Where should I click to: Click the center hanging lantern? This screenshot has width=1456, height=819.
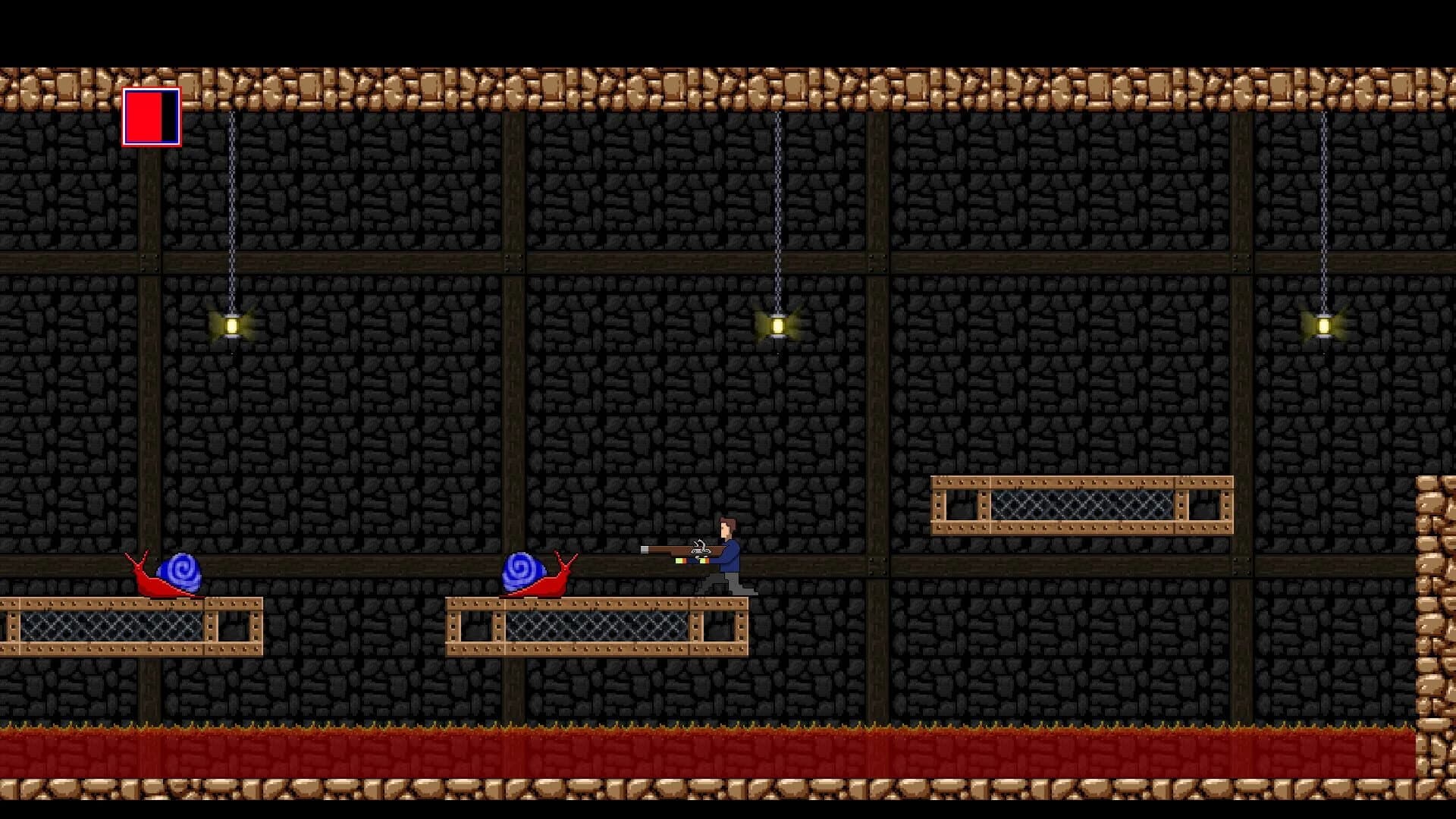[x=777, y=326]
